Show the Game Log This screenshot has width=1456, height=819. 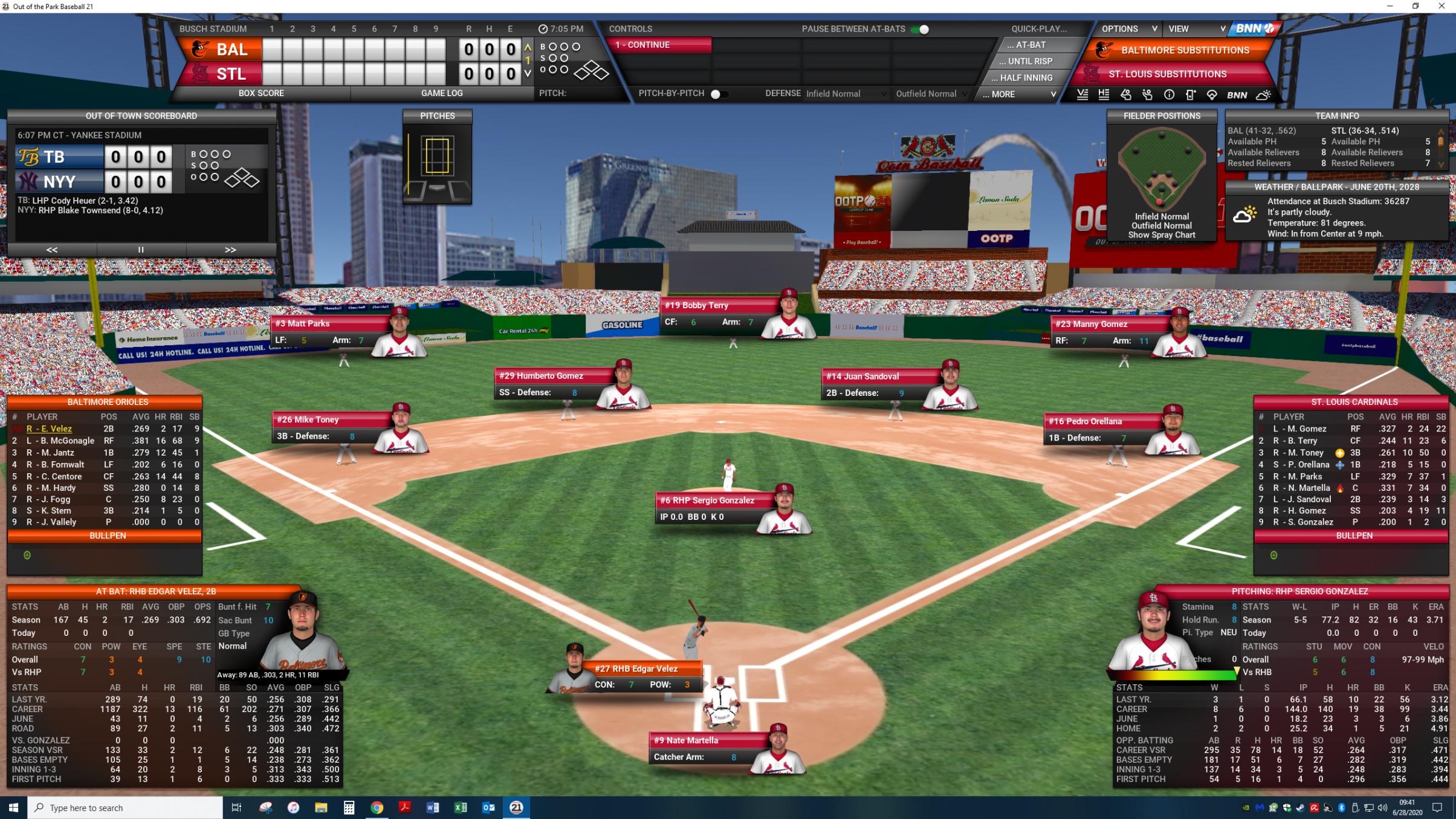click(441, 93)
